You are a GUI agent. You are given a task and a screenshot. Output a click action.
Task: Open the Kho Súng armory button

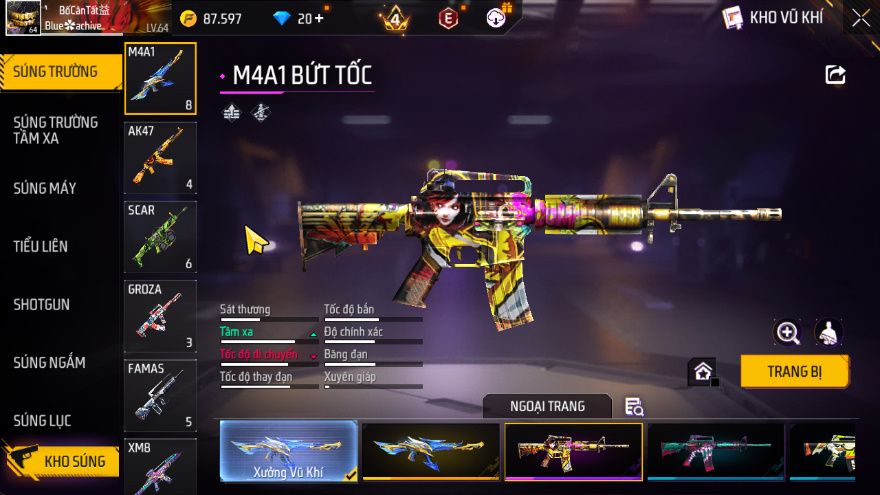60,461
